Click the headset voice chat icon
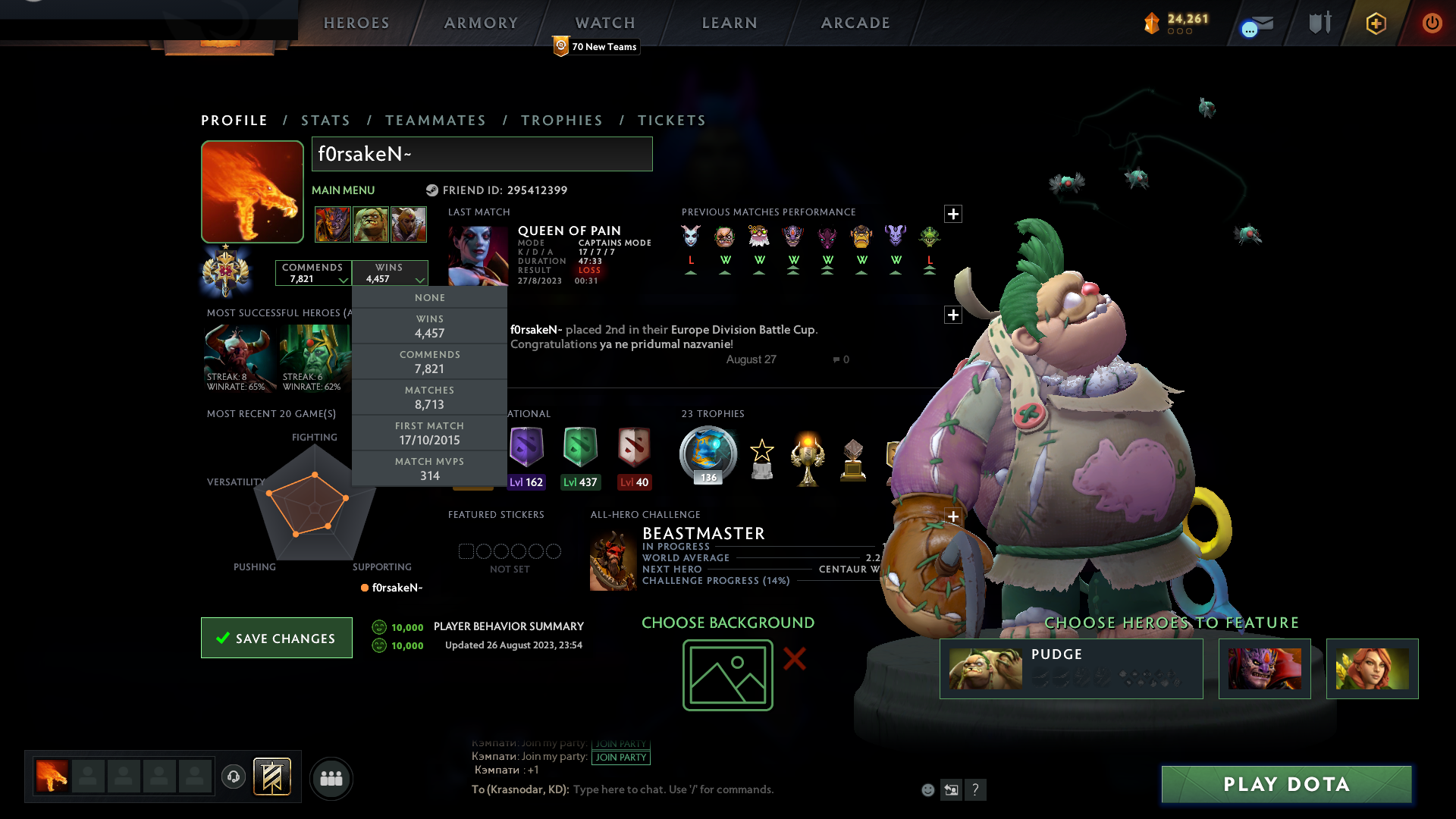 [233, 778]
